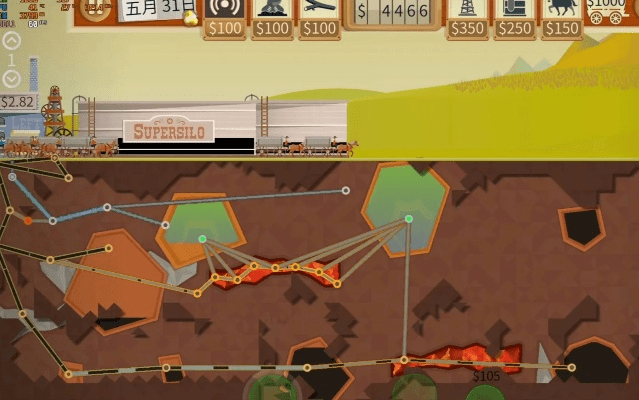Click the down arrow below number 1

(11, 79)
